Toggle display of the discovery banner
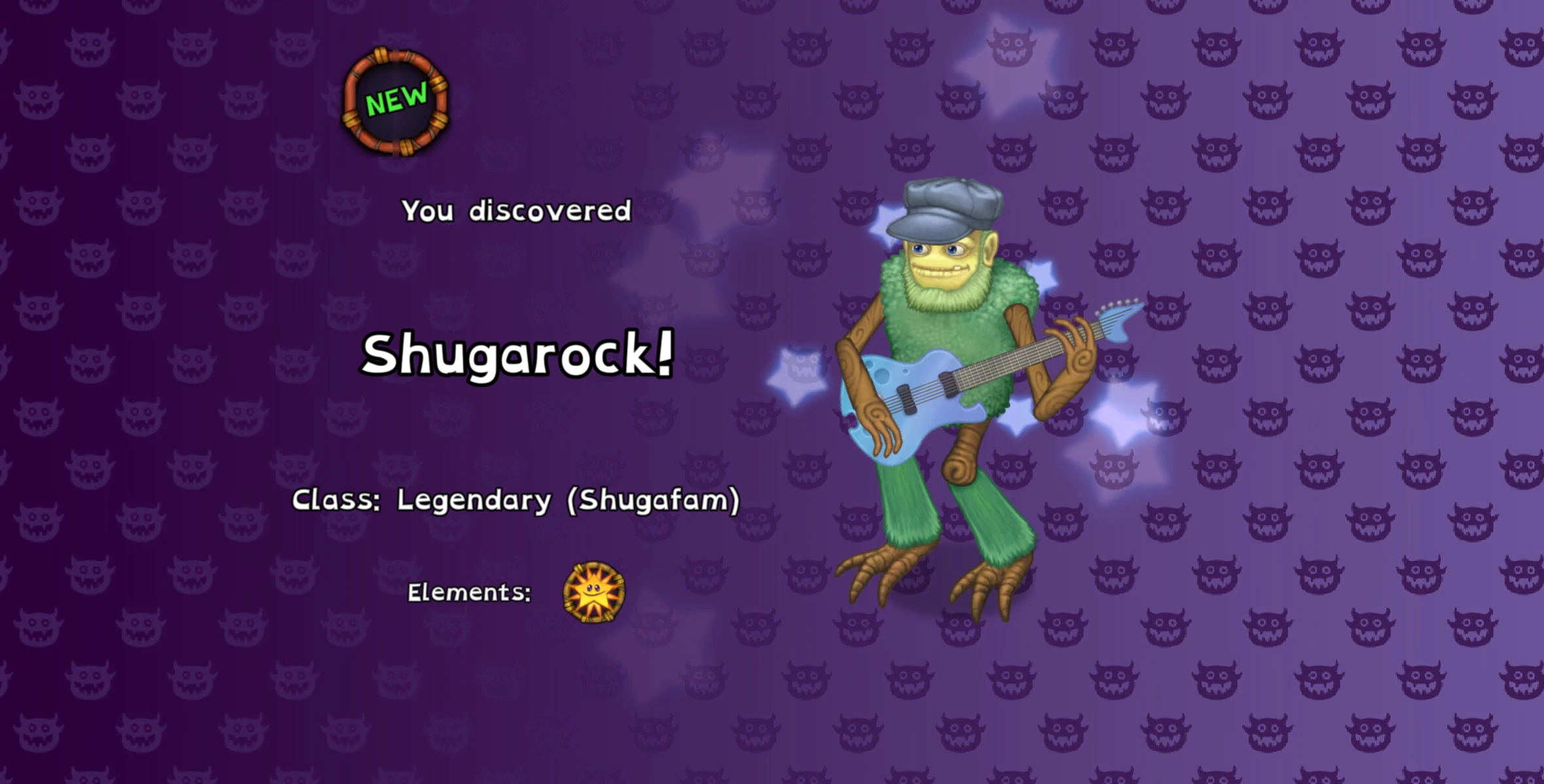The width and height of the screenshot is (1544, 784). [516, 211]
